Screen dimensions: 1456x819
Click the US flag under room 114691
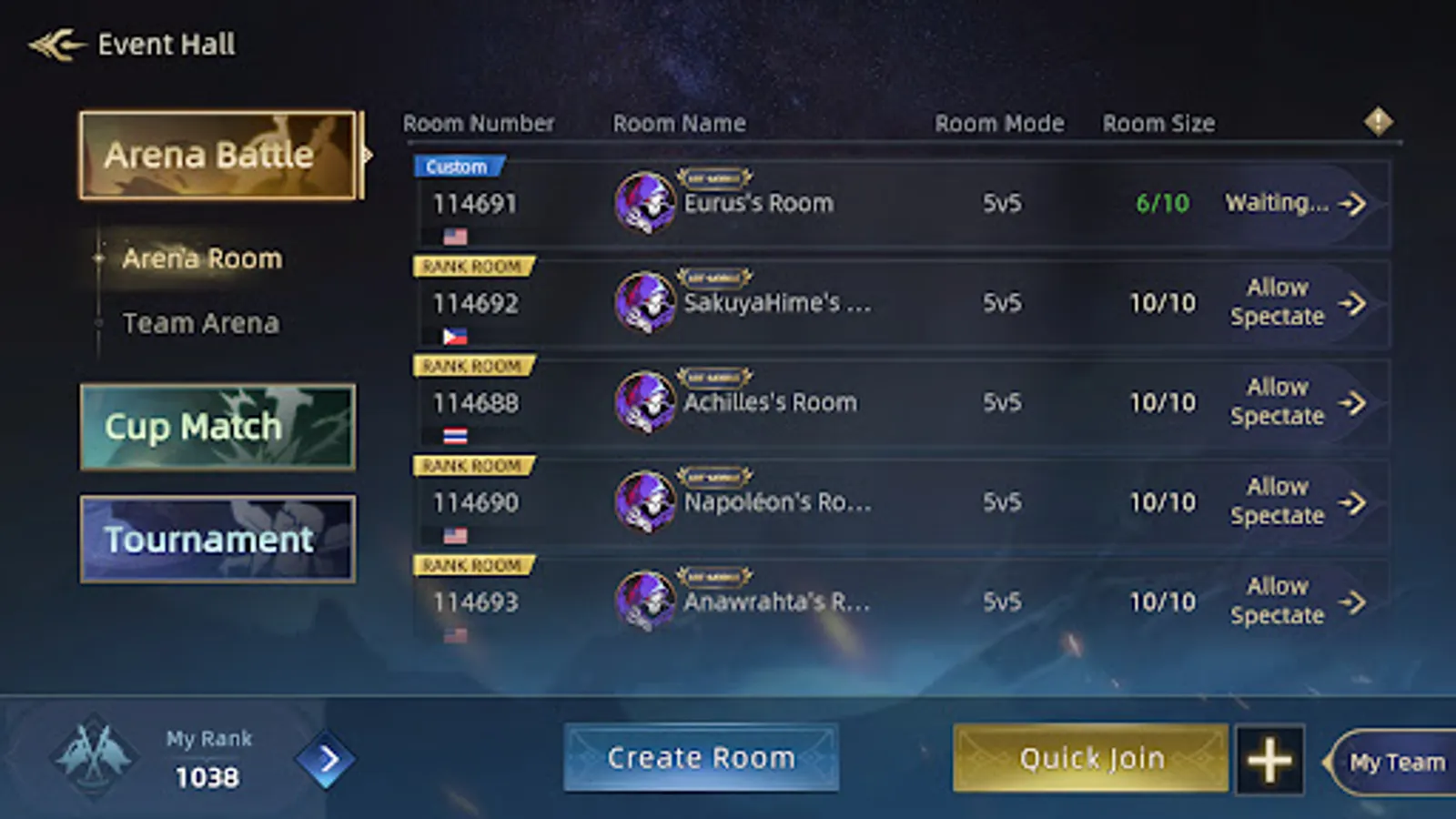(x=456, y=238)
